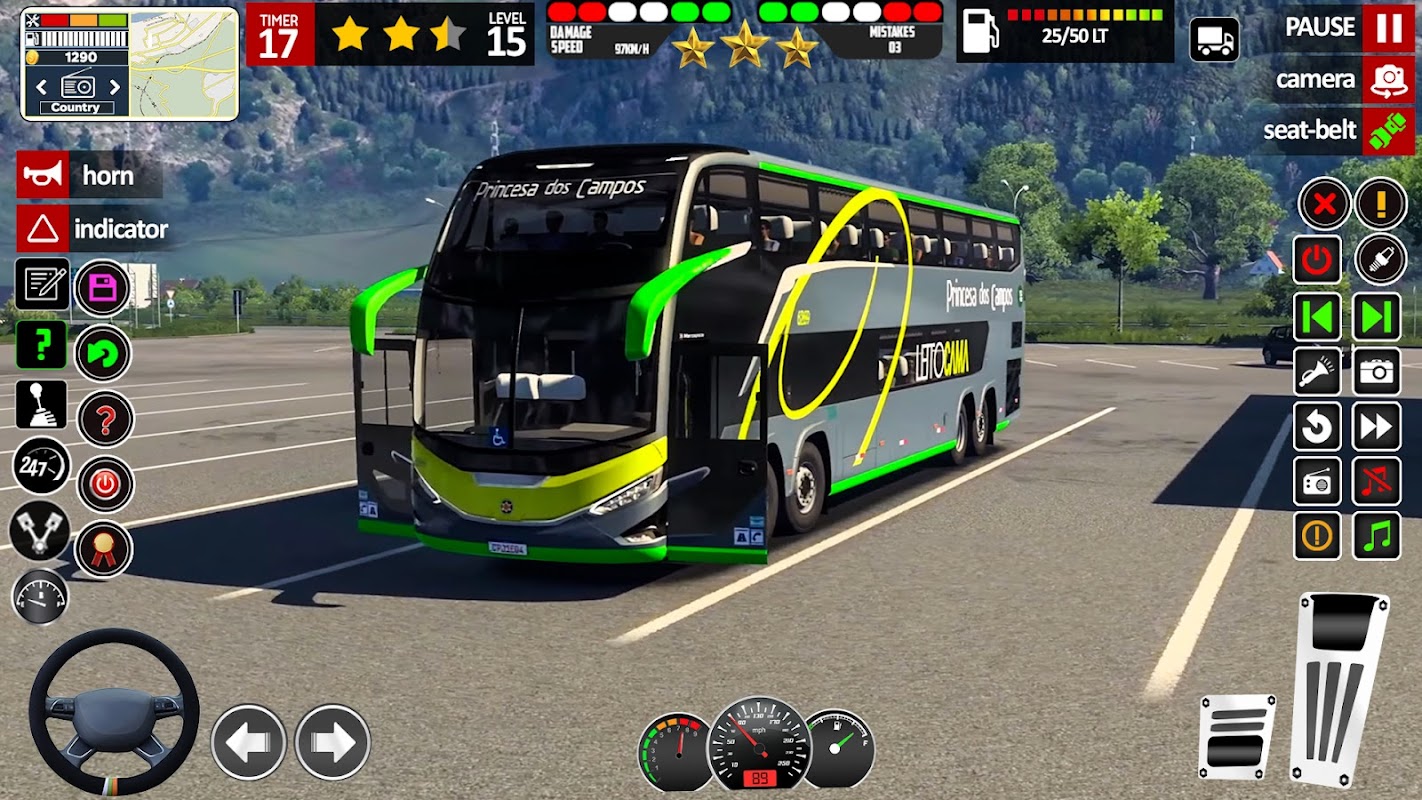Image resolution: width=1422 pixels, height=800 pixels.
Task: Click the white truck icon
Action: coord(1214,40)
